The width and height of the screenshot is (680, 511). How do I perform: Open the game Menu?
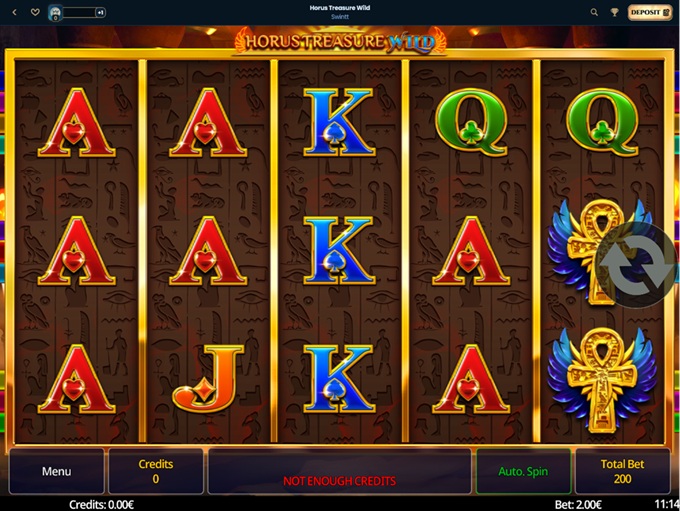(x=56, y=471)
